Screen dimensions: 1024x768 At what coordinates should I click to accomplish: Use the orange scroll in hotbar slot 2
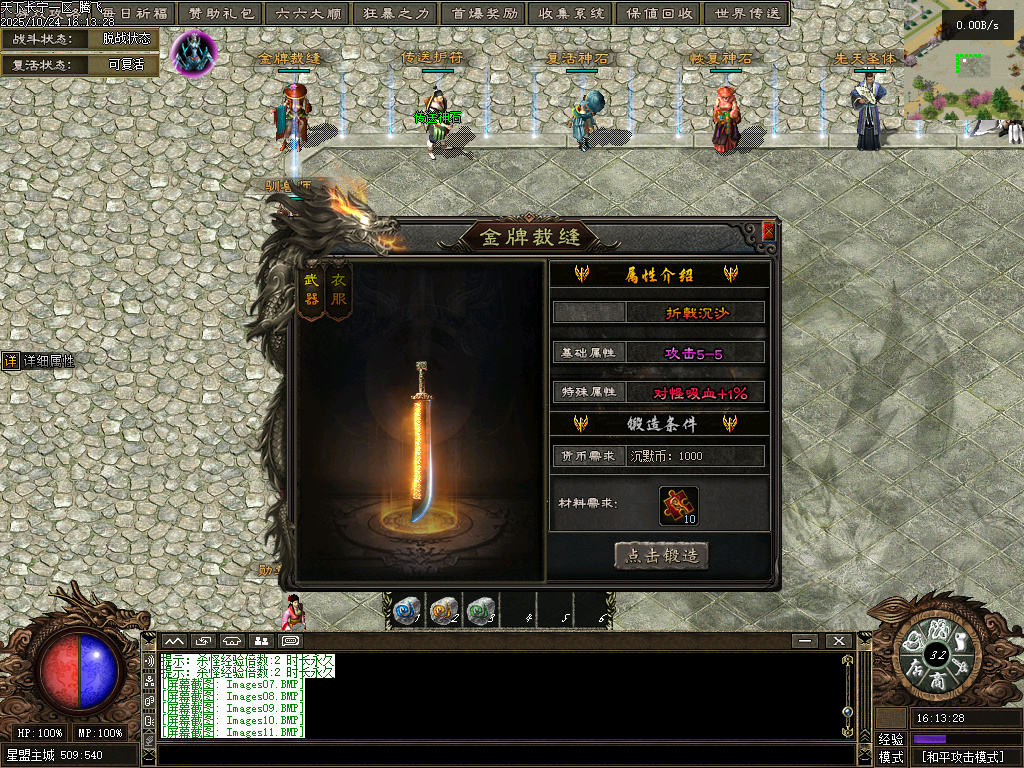(x=443, y=610)
